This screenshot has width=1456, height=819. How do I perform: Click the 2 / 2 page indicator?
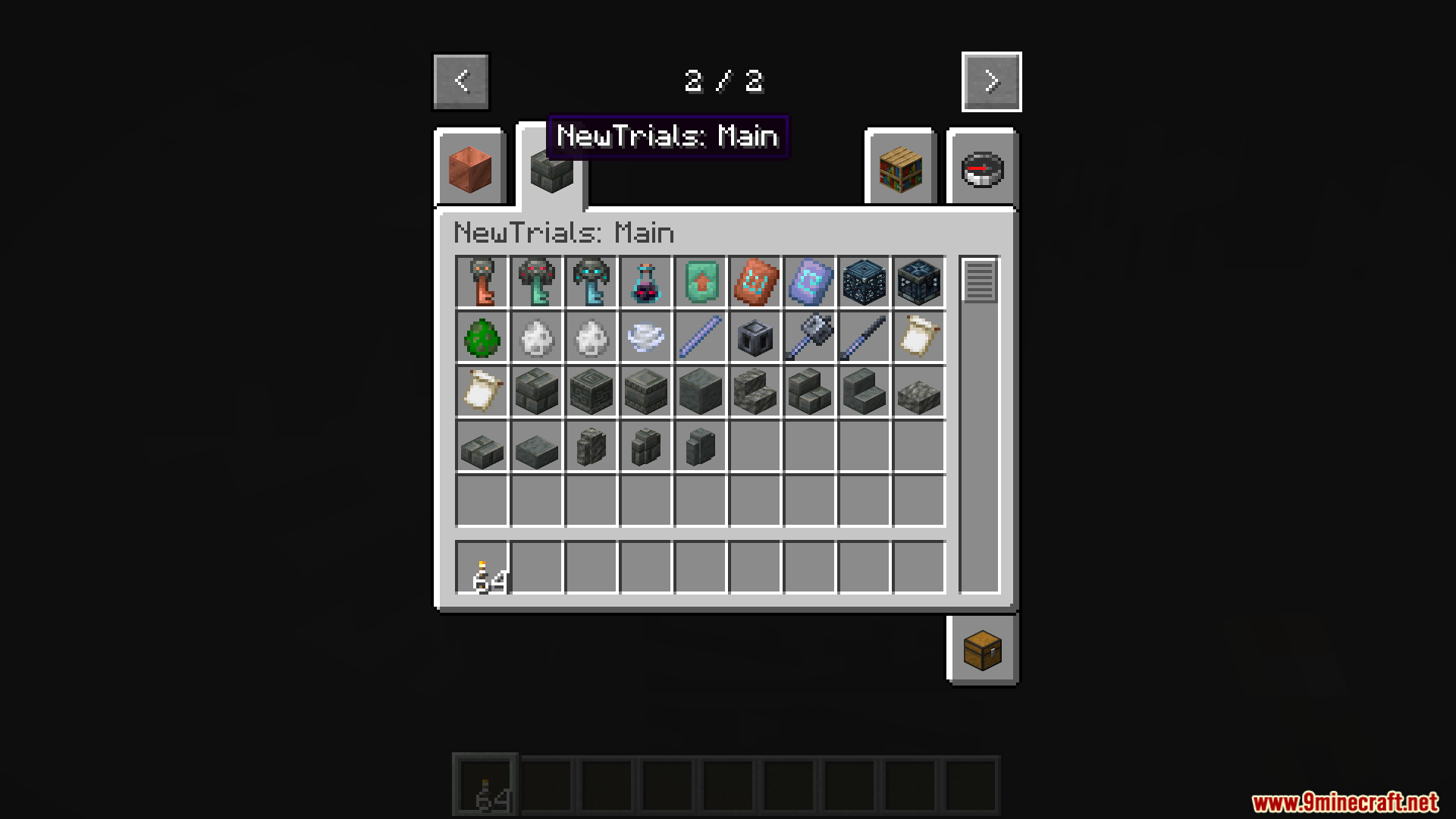[724, 81]
